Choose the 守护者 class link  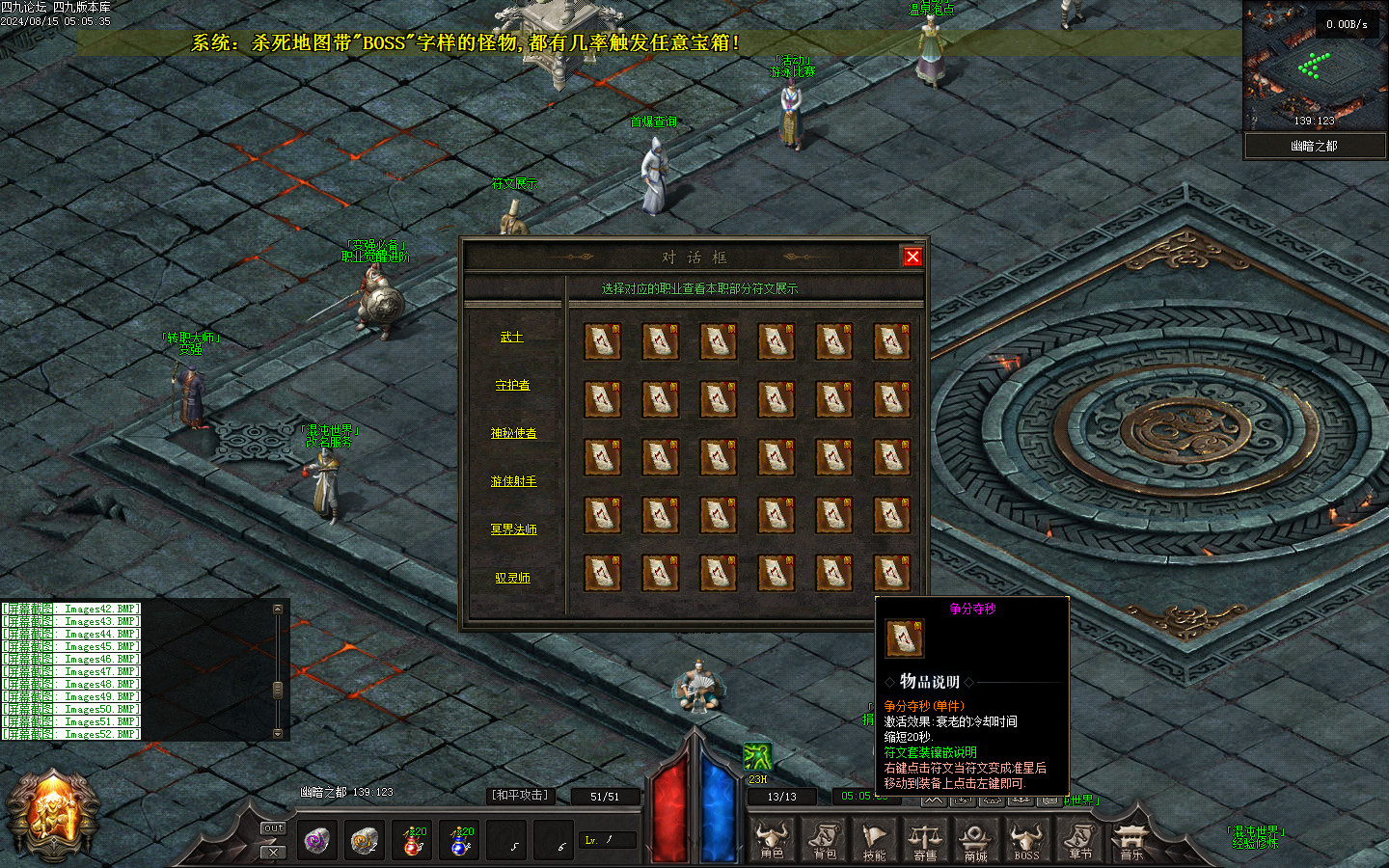pos(512,386)
